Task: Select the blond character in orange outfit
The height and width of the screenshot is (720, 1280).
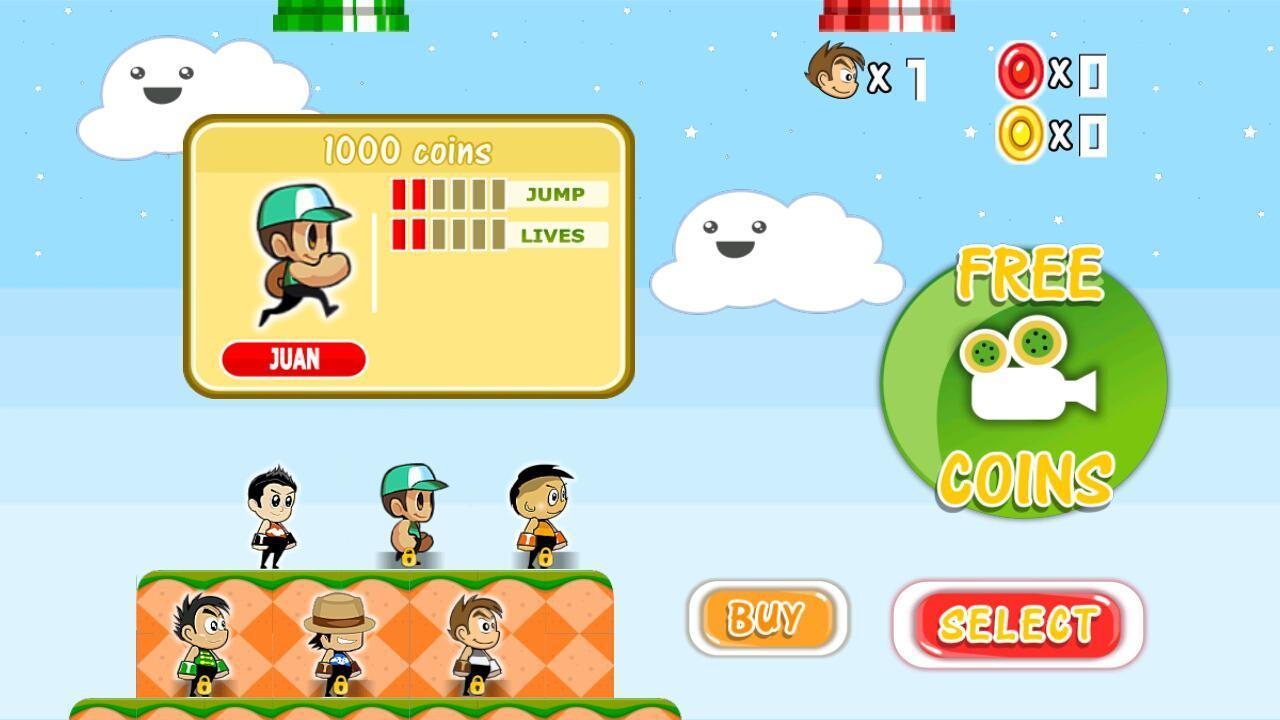Action: [x=540, y=510]
